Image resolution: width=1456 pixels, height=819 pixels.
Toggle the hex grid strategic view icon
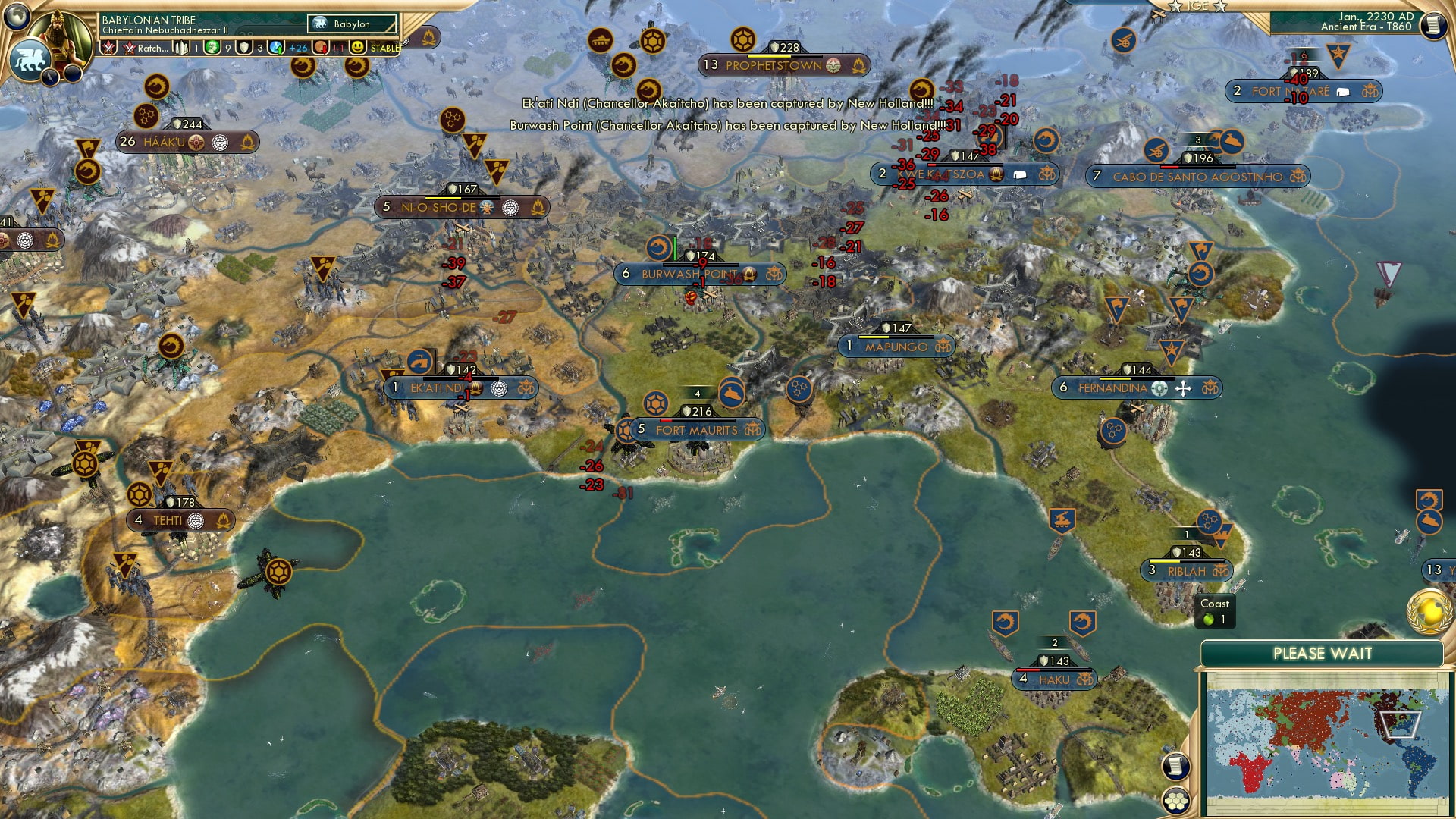click(1176, 801)
